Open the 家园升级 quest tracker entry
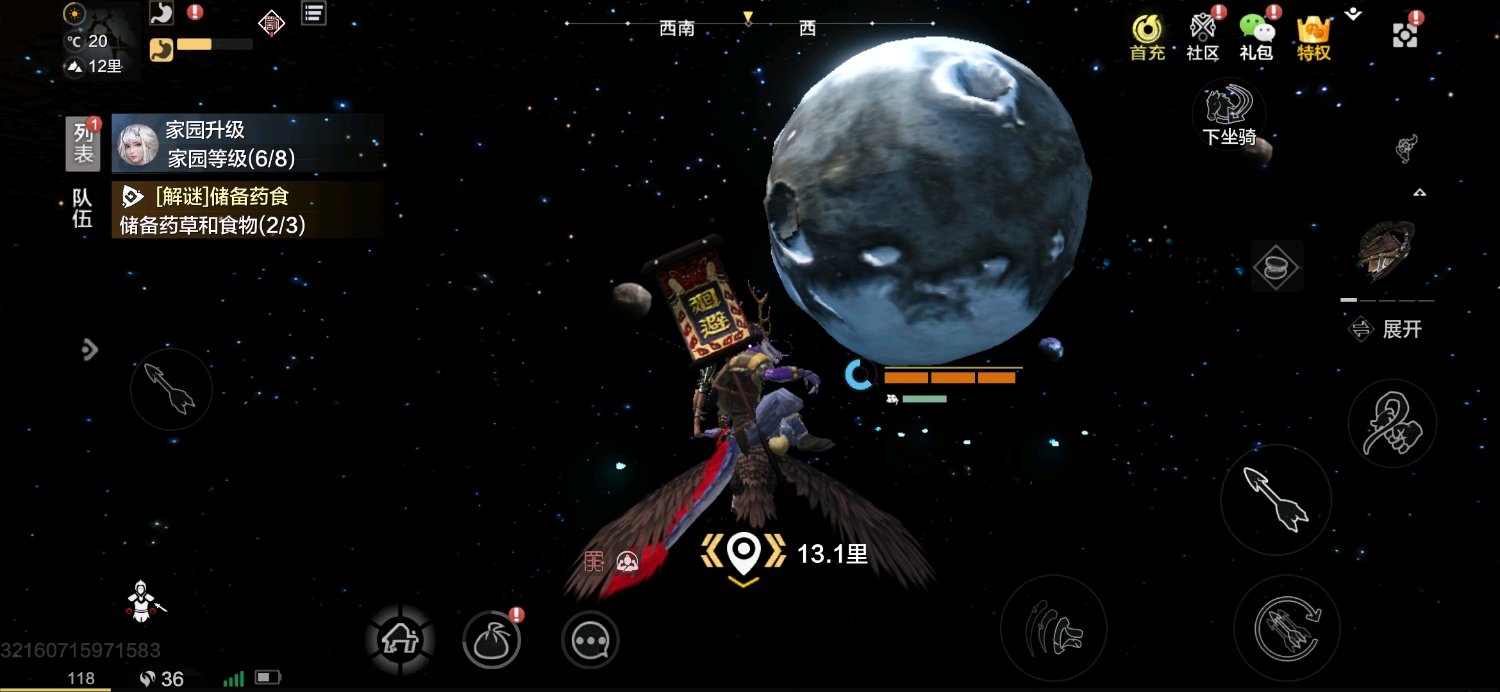Image resolution: width=1500 pixels, height=692 pixels. point(247,143)
